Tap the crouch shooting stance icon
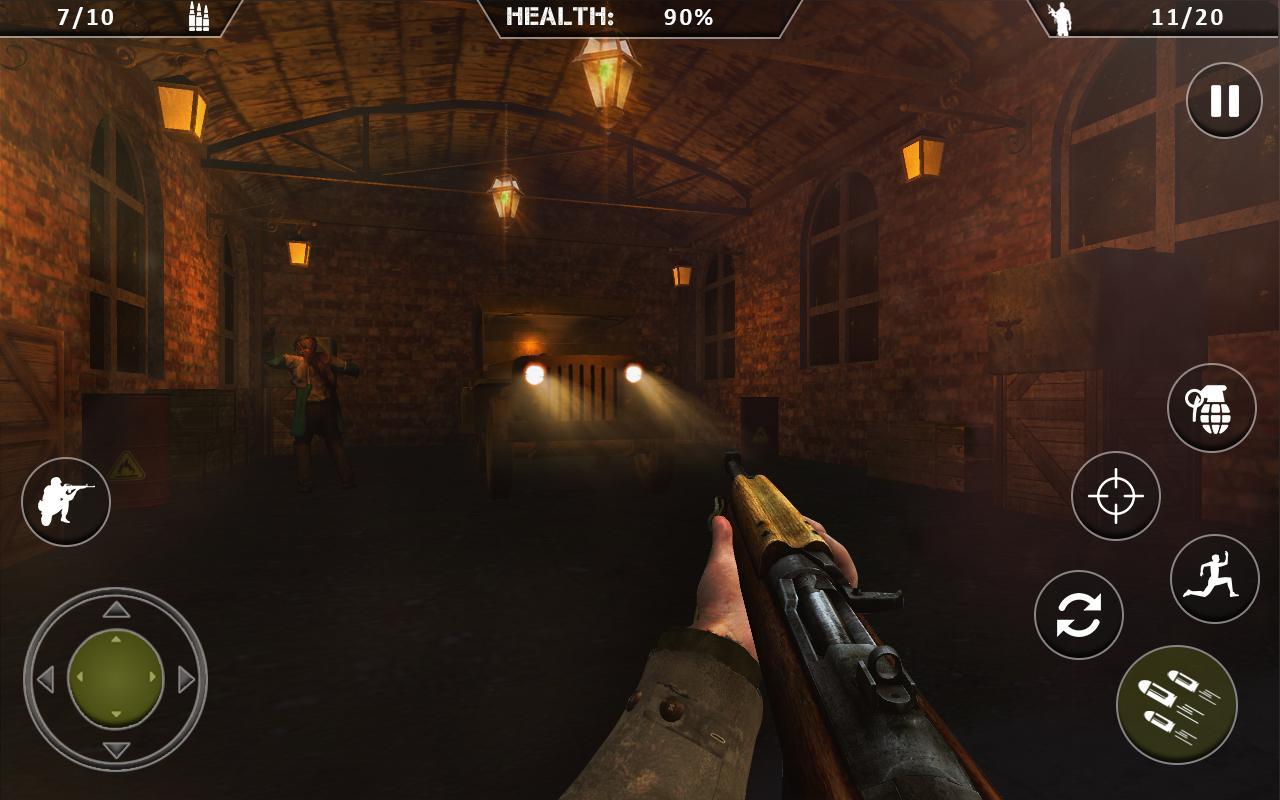The width and height of the screenshot is (1280, 800). coord(65,501)
